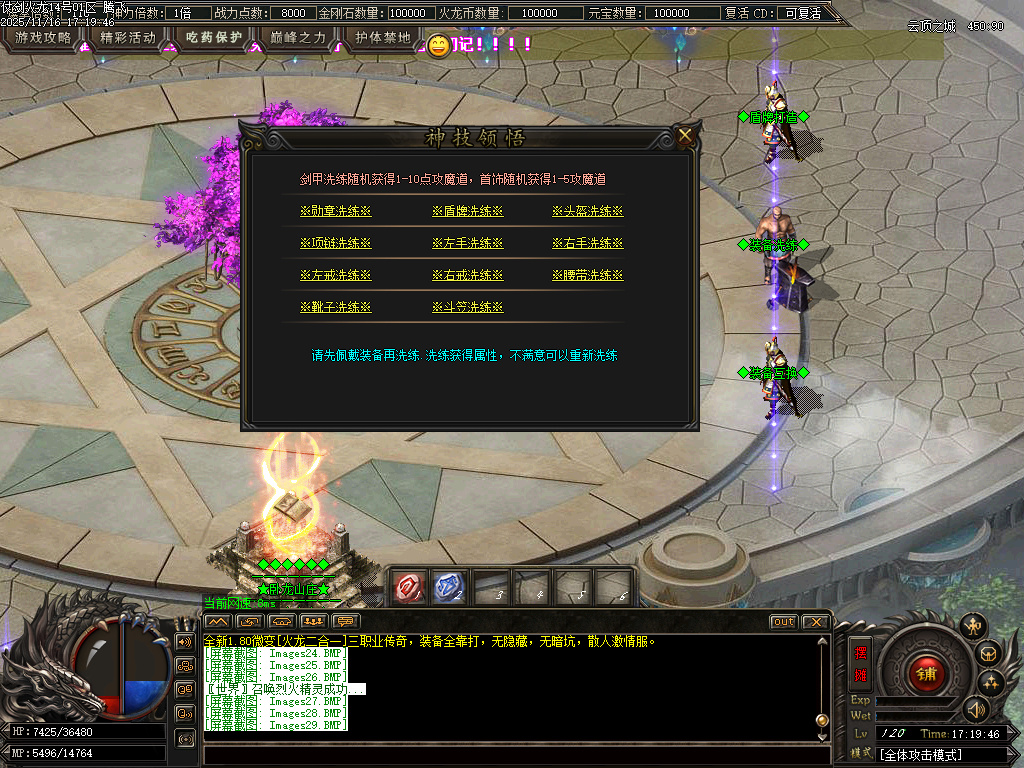The image size is (1024, 768).
Task: Open 吃药保护 settings
Action: pos(214,38)
